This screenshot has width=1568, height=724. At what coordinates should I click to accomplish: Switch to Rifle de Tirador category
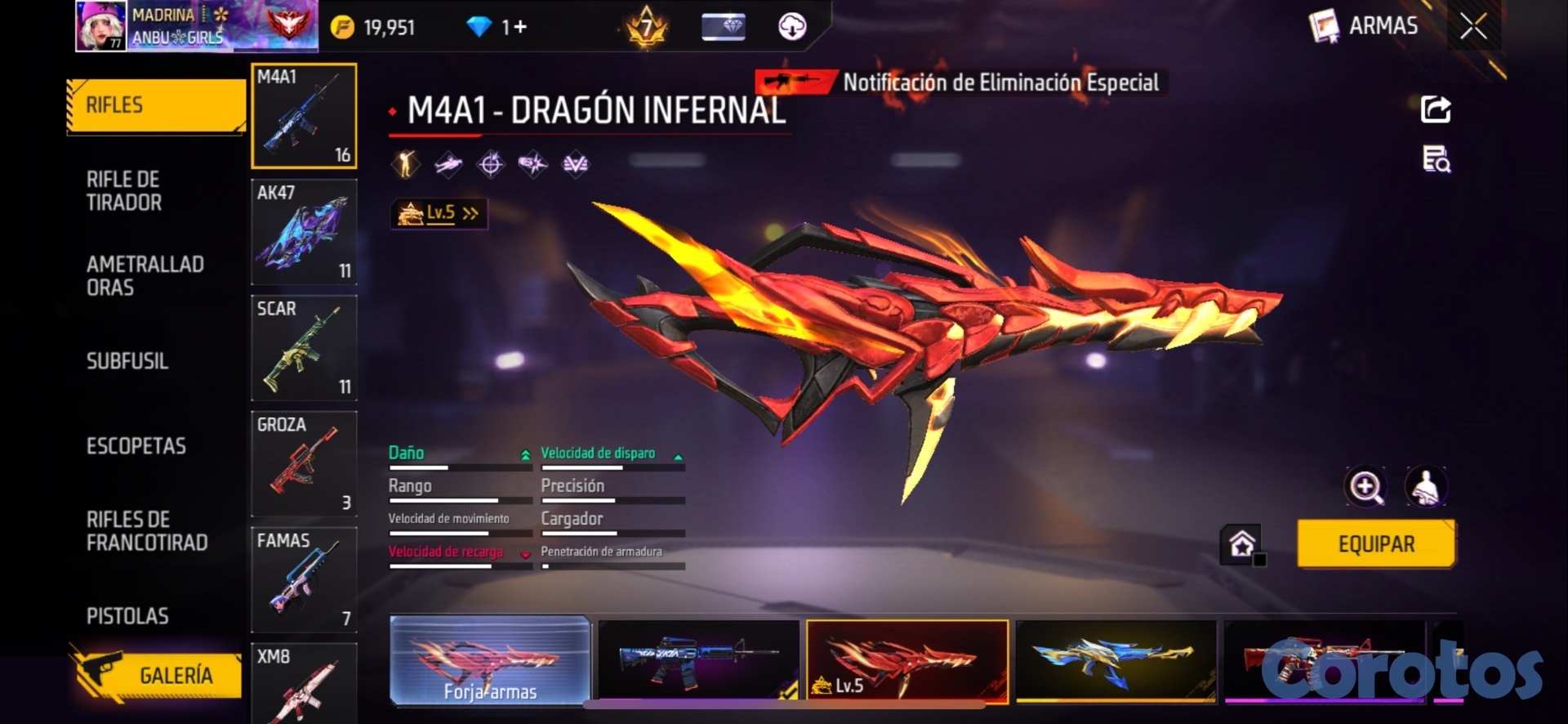point(124,191)
